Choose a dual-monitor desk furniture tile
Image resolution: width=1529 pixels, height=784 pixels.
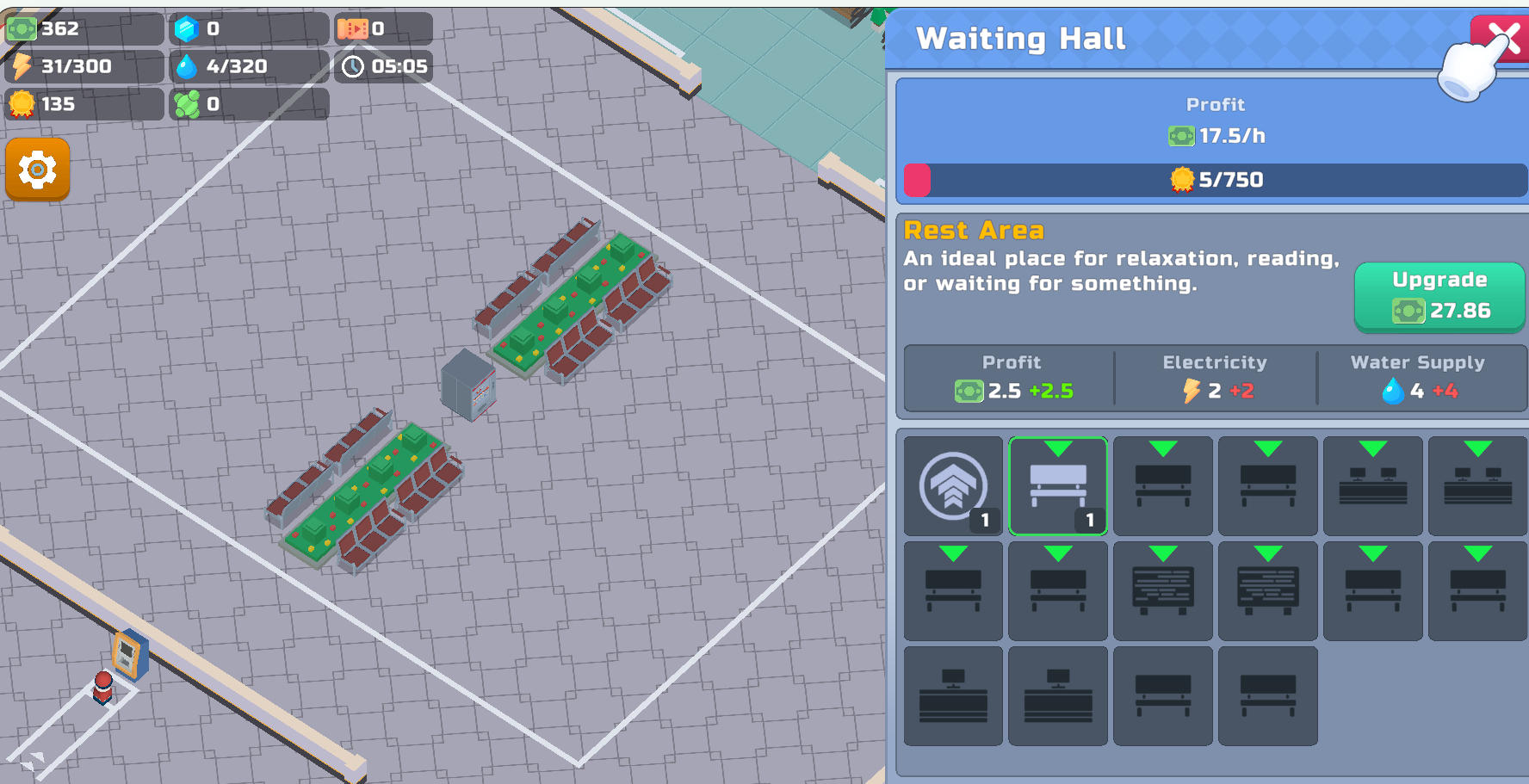click(x=1373, y=486)
